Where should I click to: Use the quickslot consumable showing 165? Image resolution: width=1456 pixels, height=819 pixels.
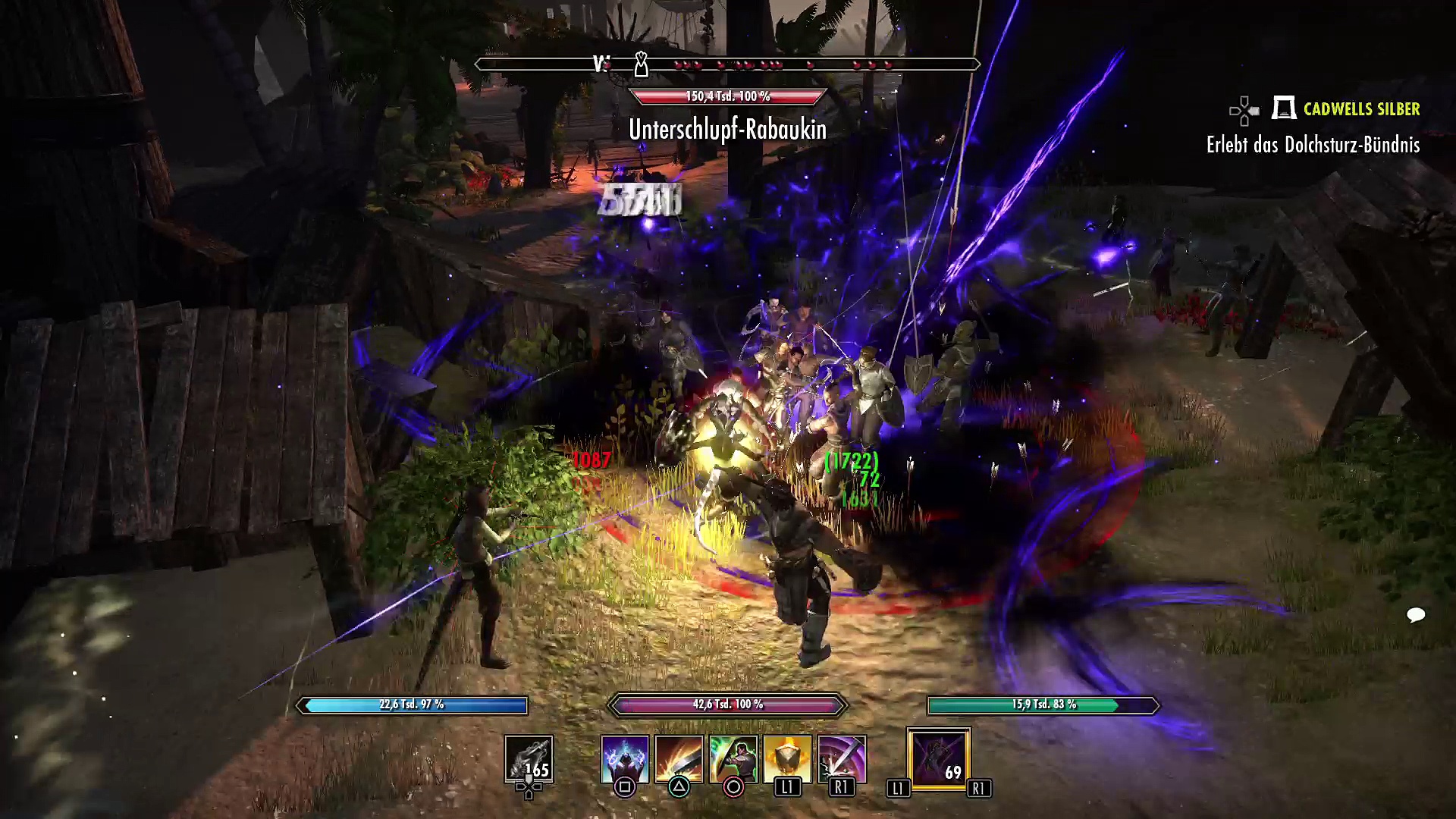point(529,759)
